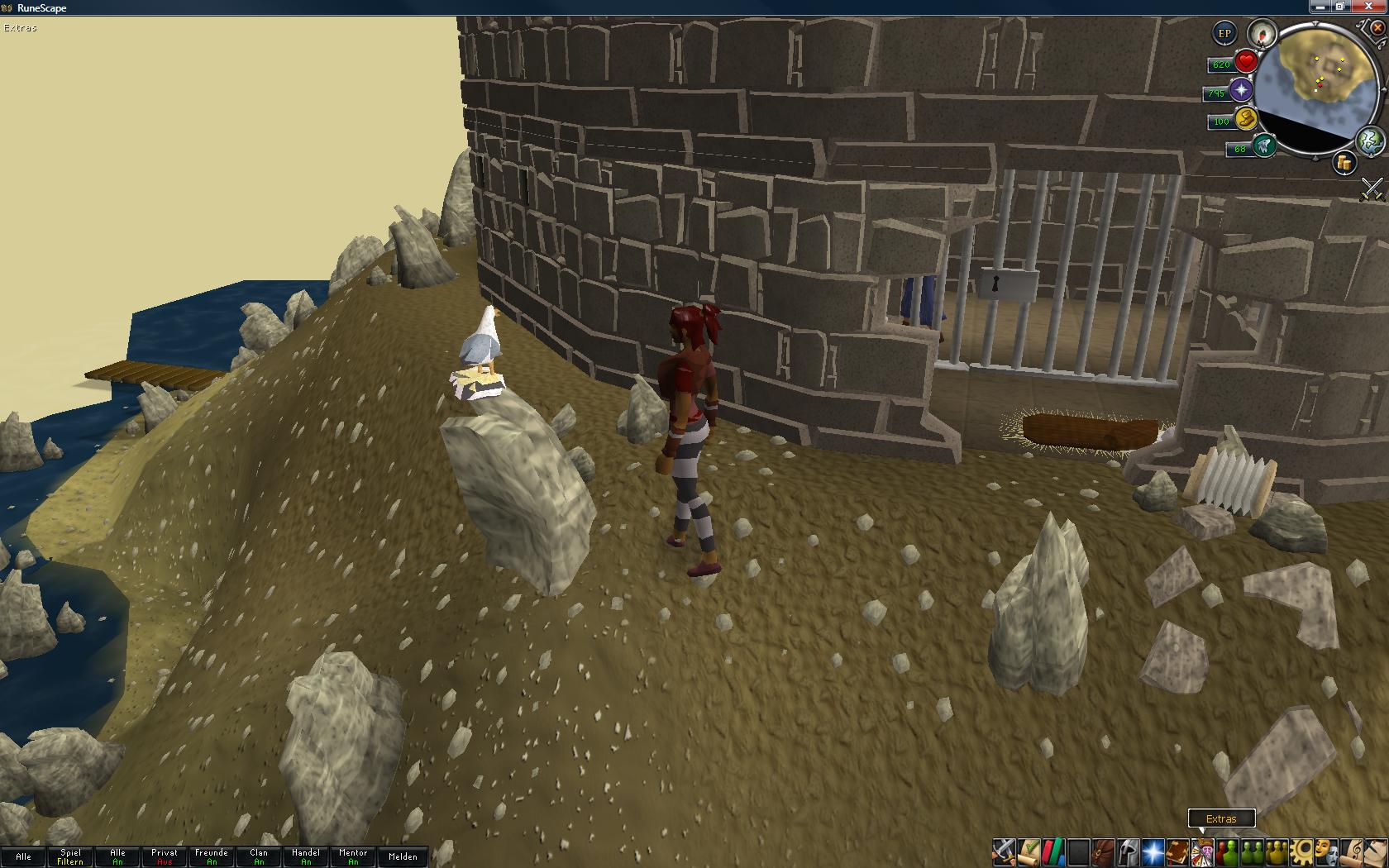This screenshot has height=868, width=1389.
Task: Open the prayer star tab
Action: pos(1153,851)
